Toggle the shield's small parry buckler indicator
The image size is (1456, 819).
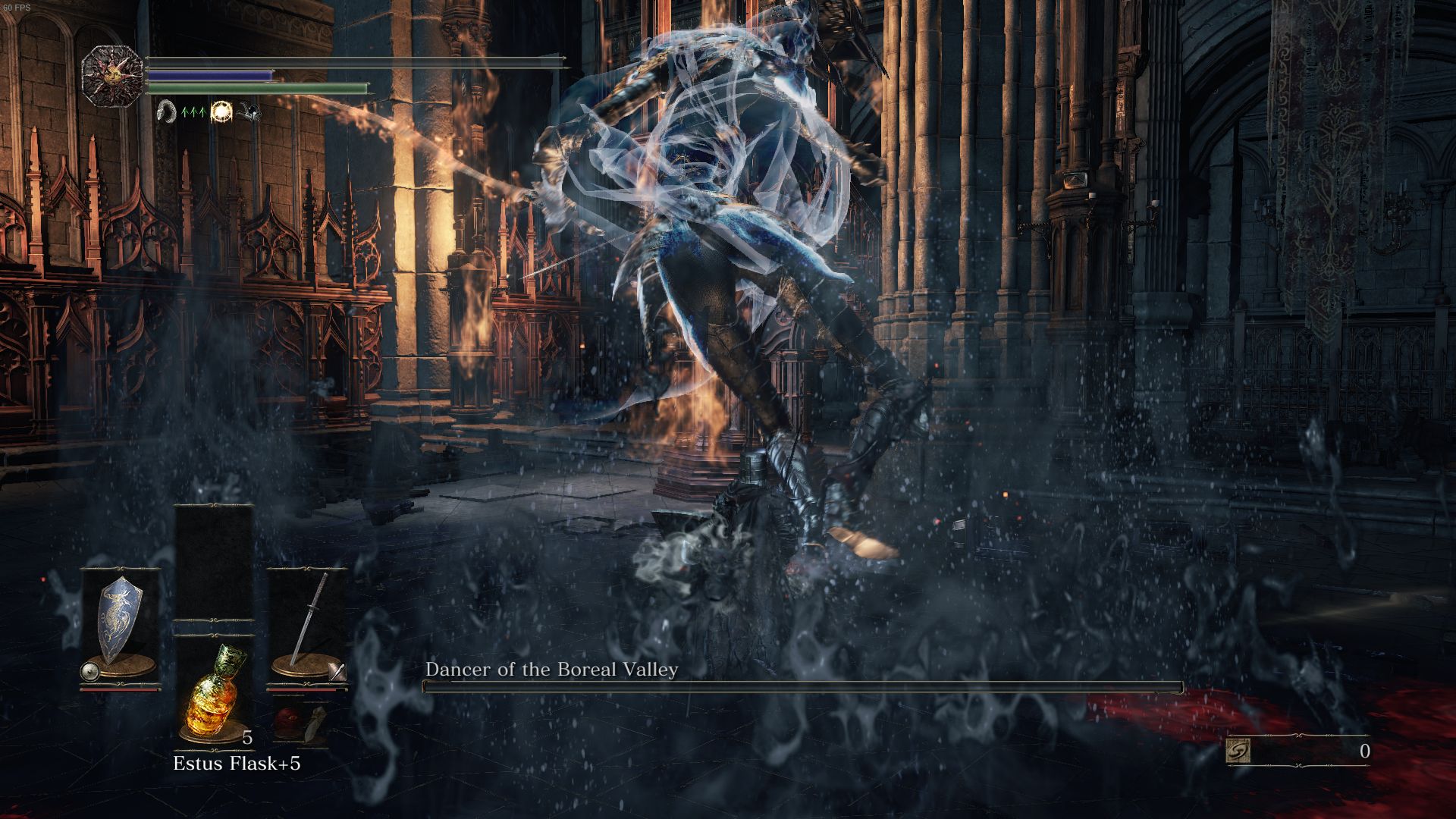pyautogui.click(x=89, y=673)
